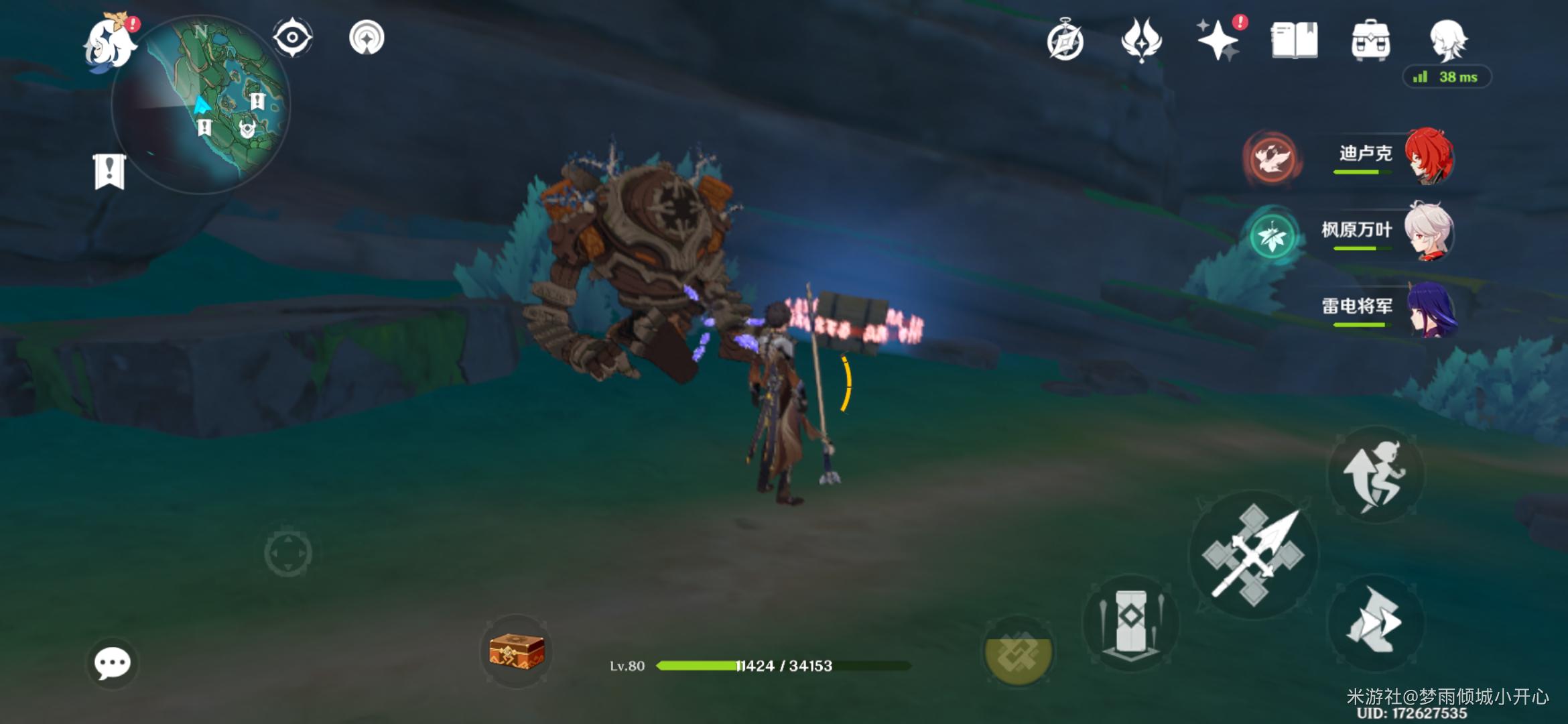Open the events winged flame icon
The height and width of the screenshot is (724, 1568).
(1141, 40)
